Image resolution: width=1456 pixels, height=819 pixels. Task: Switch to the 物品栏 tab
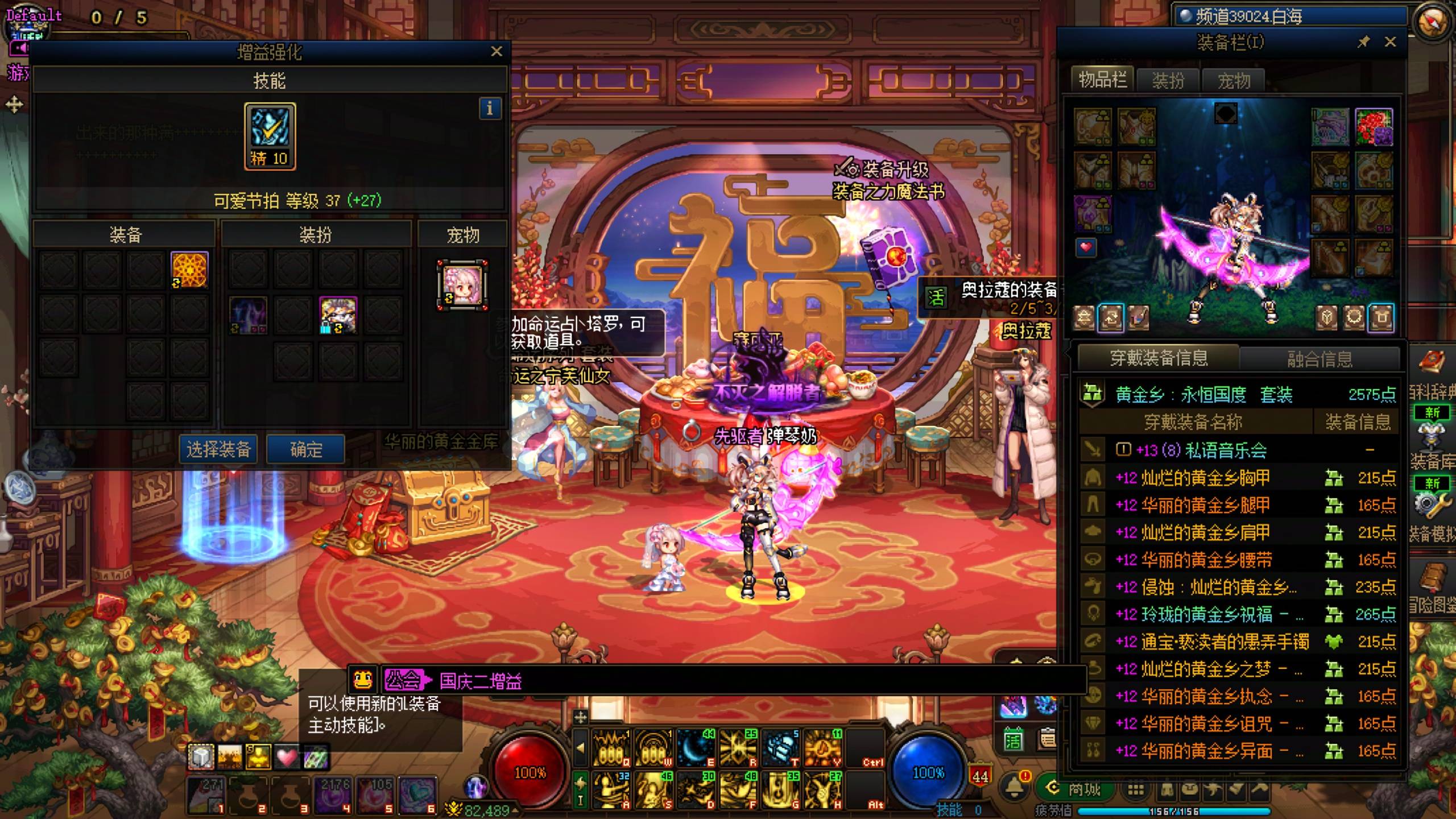[x=1102, y=80]
